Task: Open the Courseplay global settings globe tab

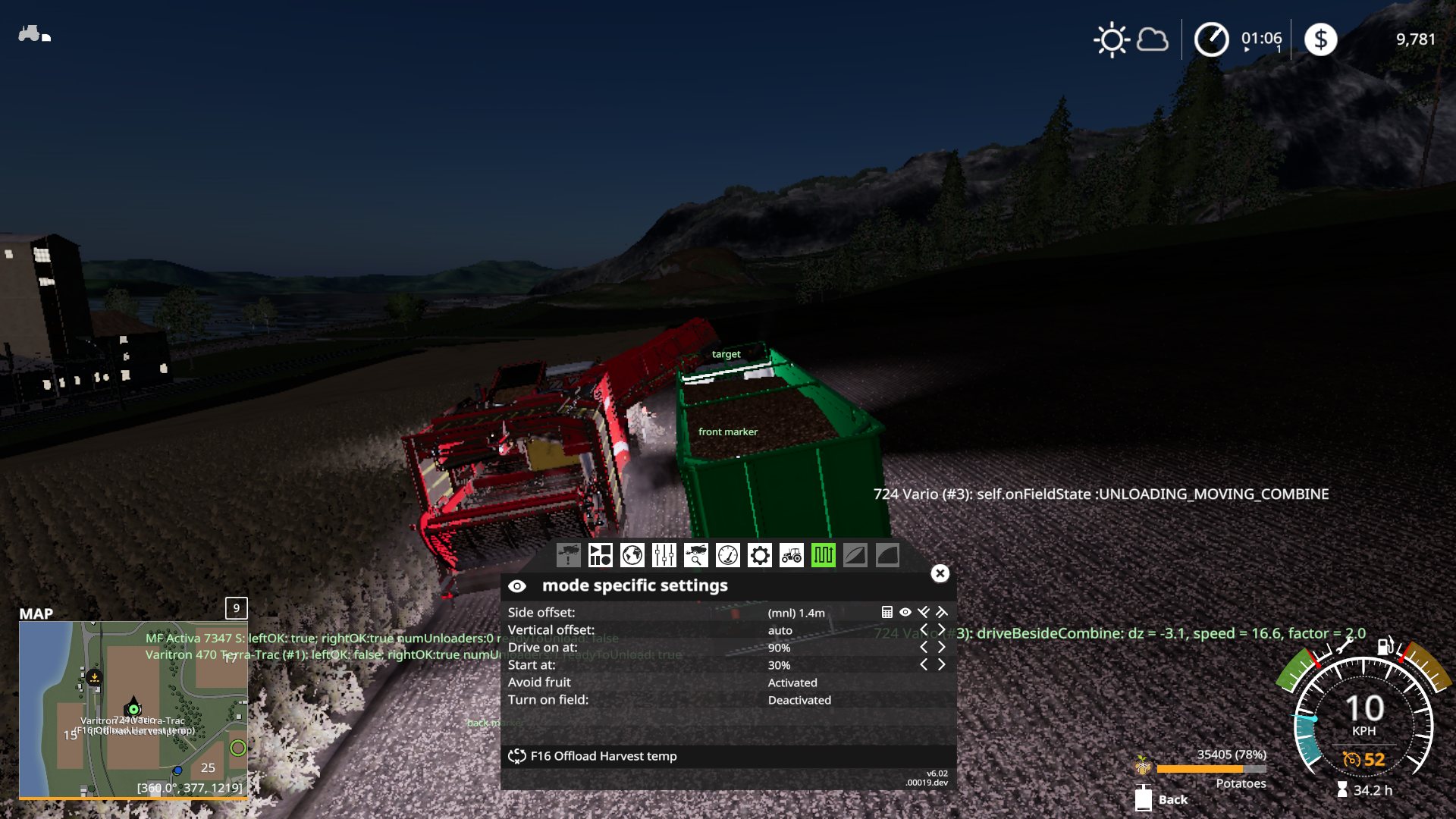Action: click(632, 555)
